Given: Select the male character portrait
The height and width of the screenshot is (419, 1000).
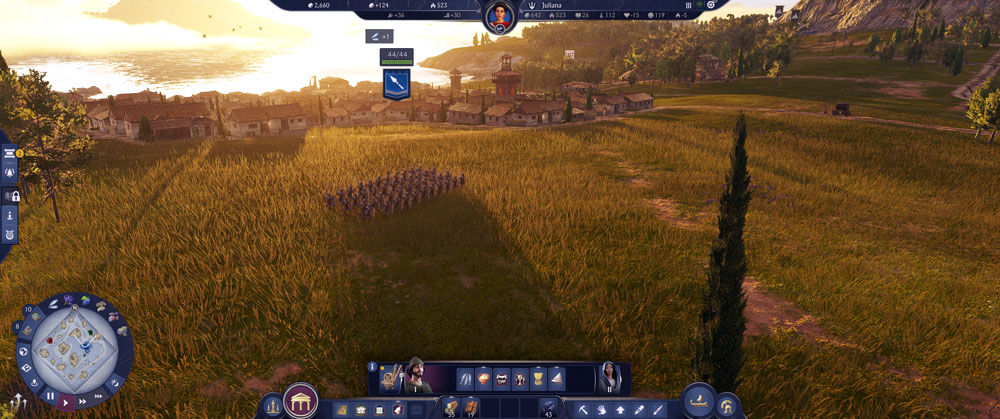Looking at the screenshot, I should (415, 377).
